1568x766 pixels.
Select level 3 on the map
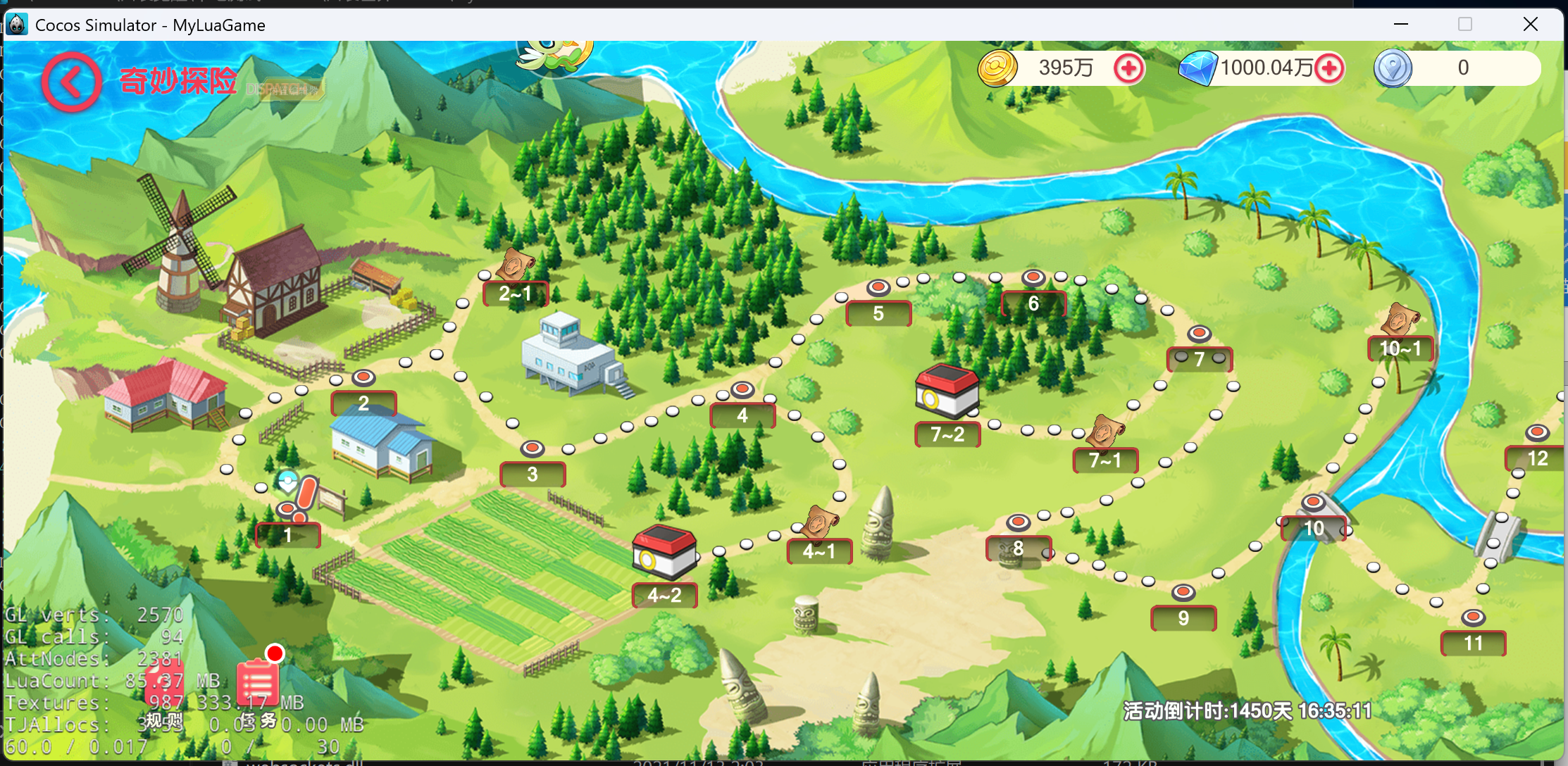pos(533,474)
